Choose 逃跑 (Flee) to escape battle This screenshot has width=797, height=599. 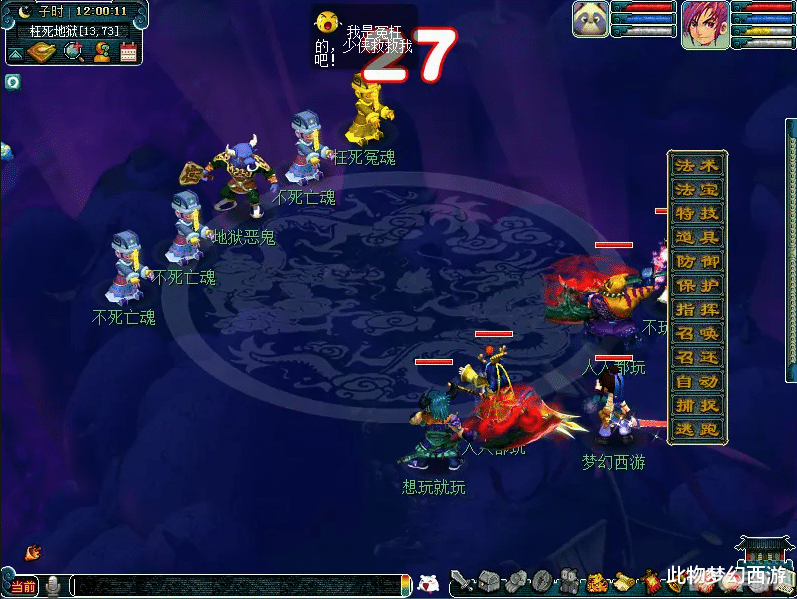[x=696, y=430]
